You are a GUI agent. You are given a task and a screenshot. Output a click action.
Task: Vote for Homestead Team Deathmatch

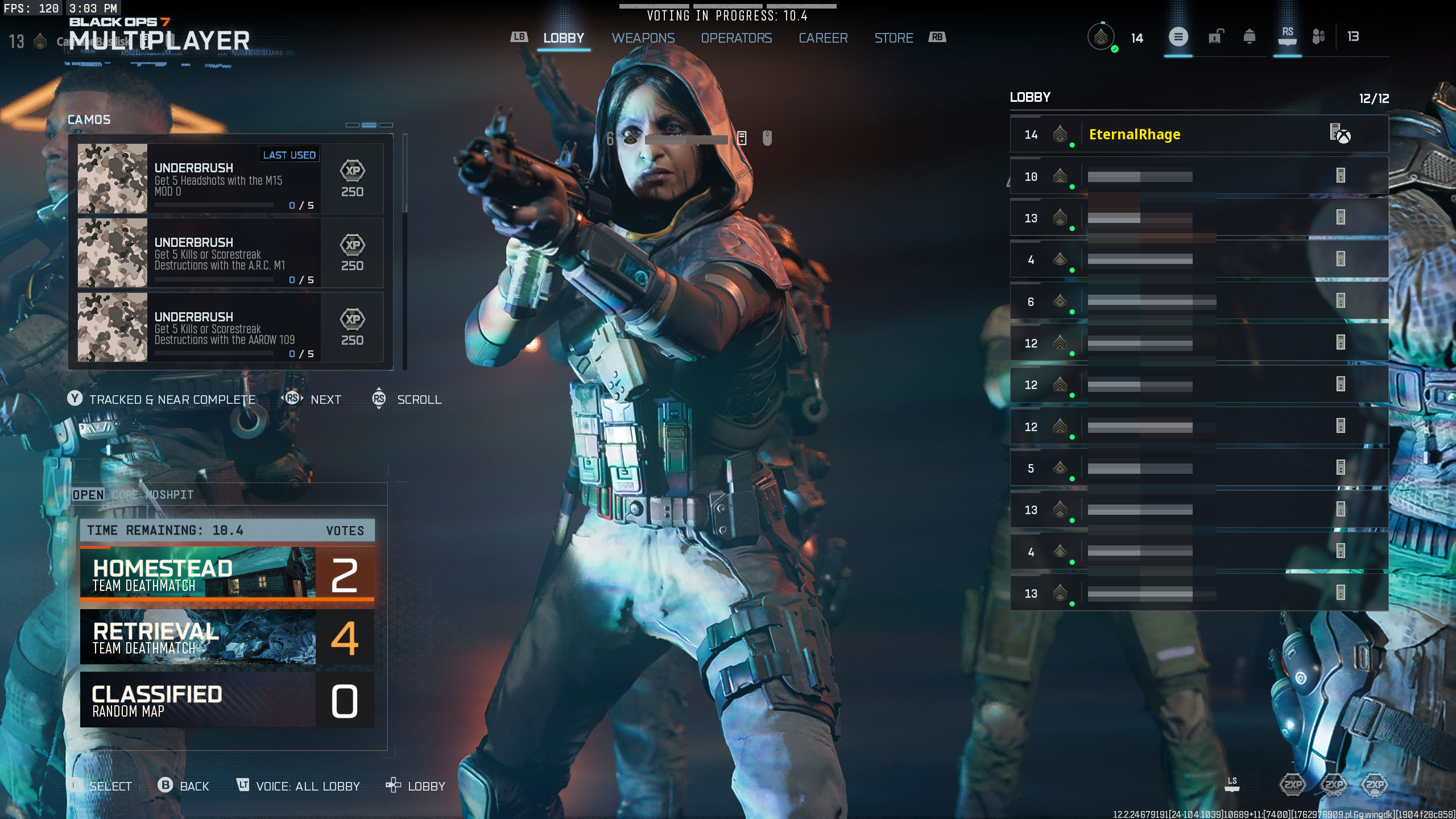tap(226, 574)
